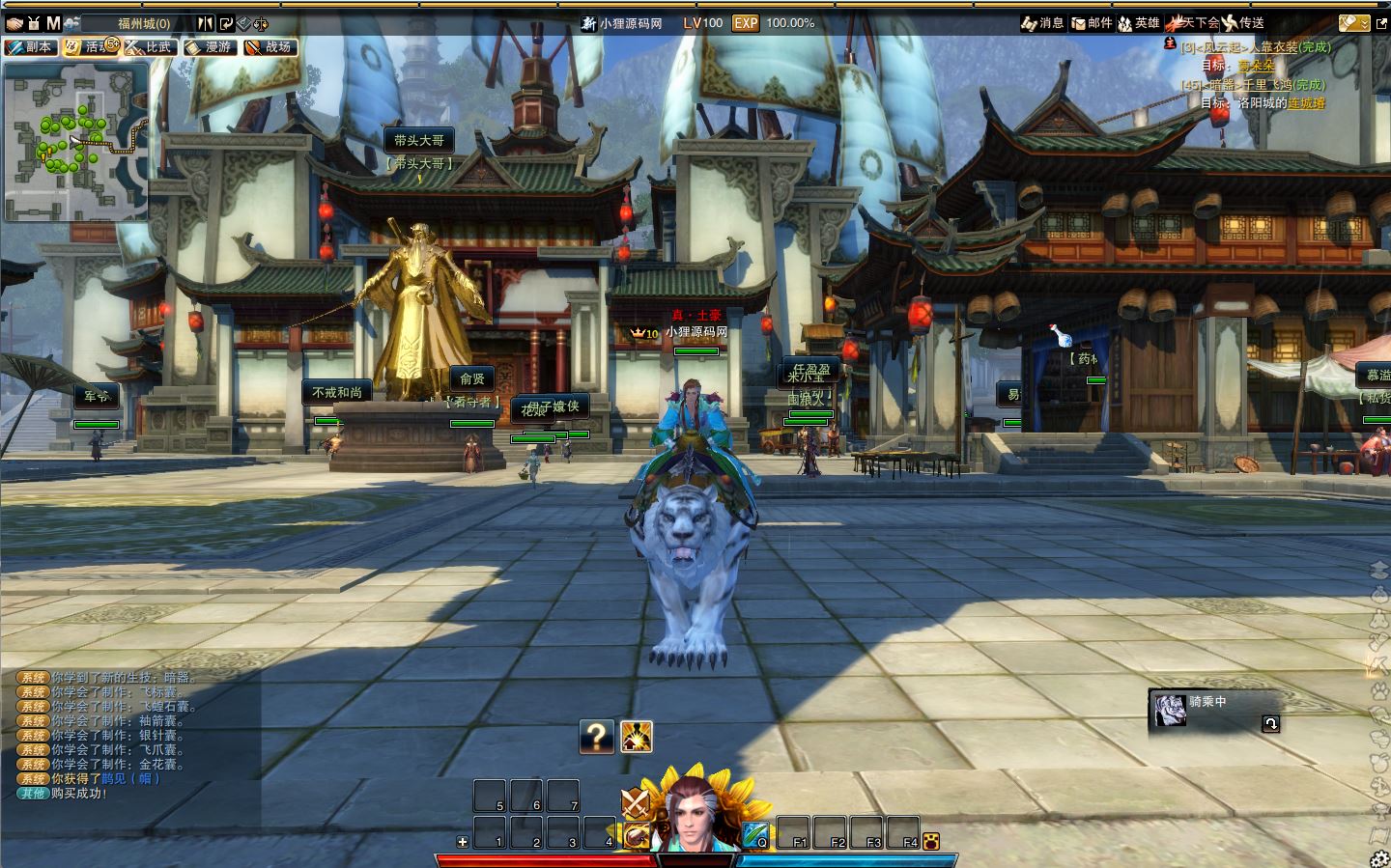Open the 天下会 guild menu
This screenshot has height=868, width=1391.
[1194, 23]
